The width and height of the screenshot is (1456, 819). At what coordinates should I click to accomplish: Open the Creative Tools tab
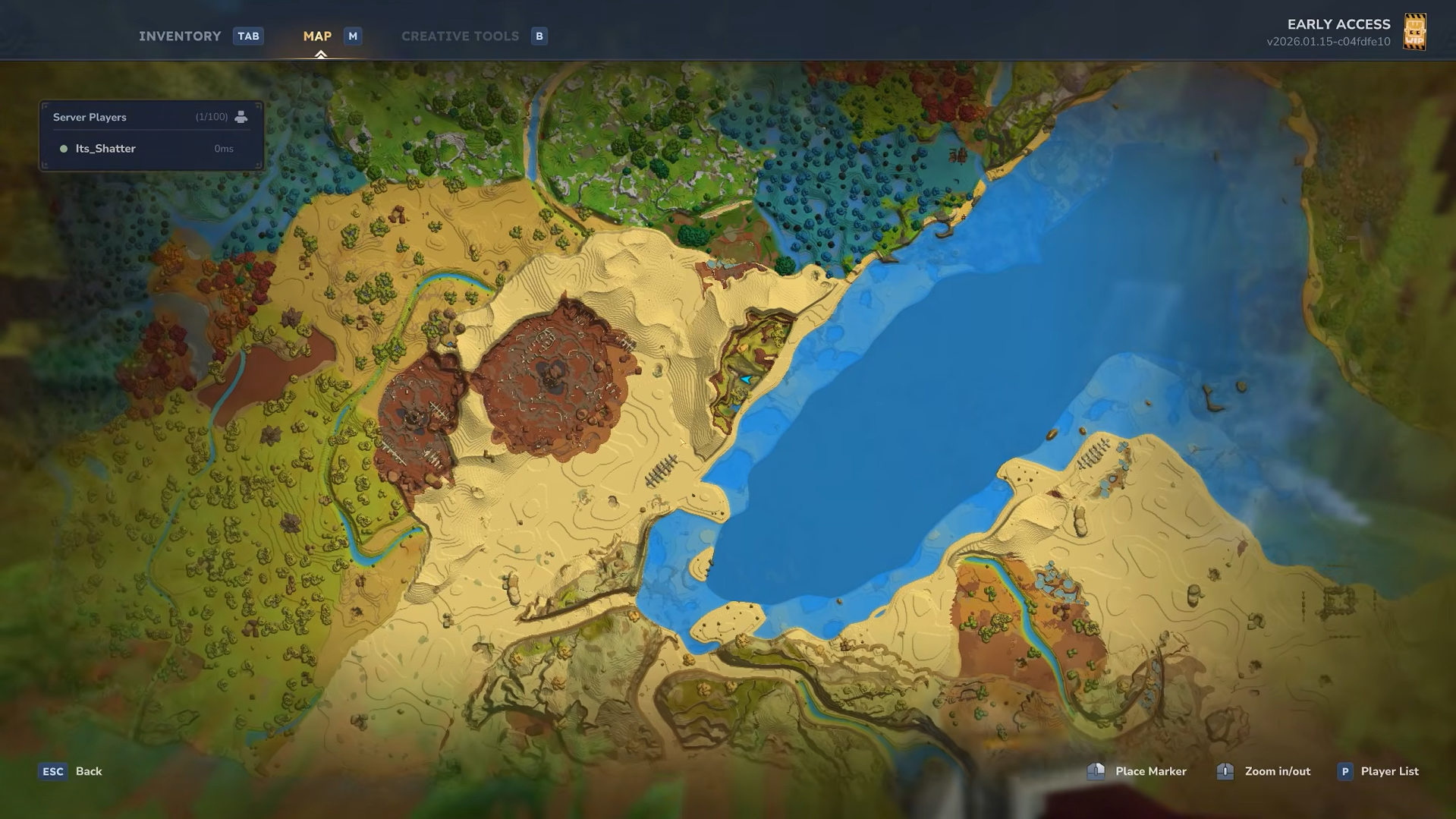coord(460,36)
